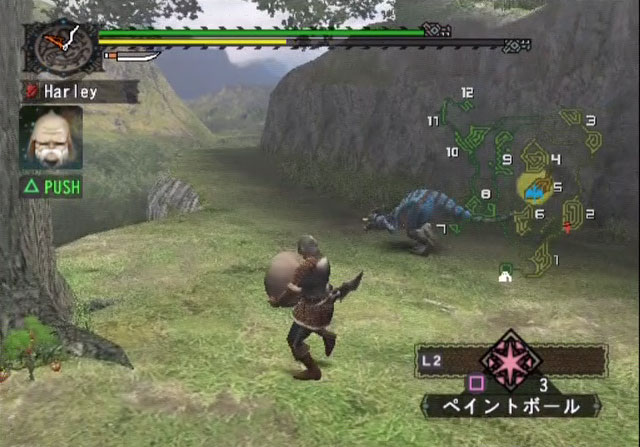The width and height of the screenshot is (640, 447).
Task: Select the base camp marker on the map
Action: point(506,273)
